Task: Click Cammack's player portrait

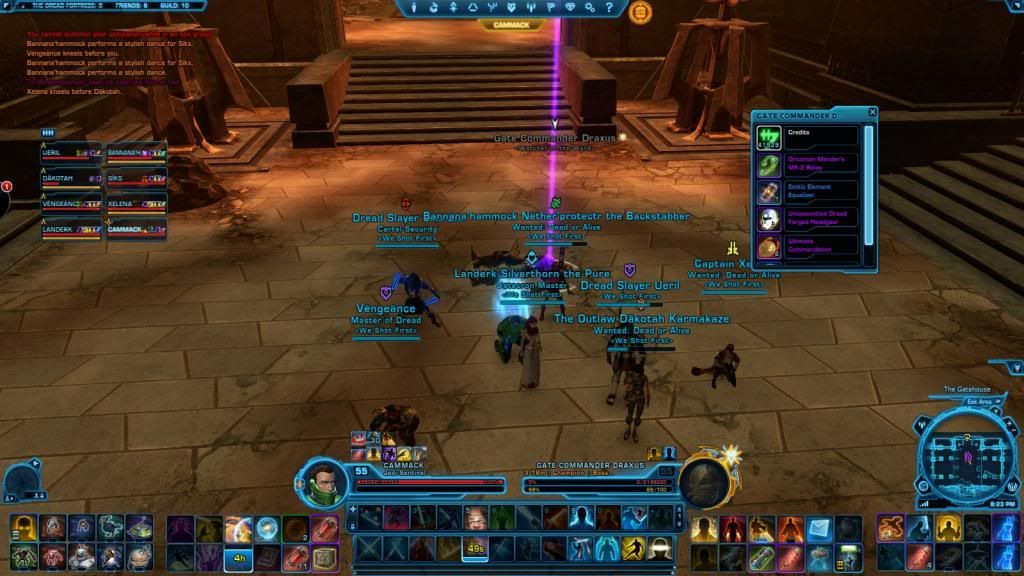Action: click(324, 482)
